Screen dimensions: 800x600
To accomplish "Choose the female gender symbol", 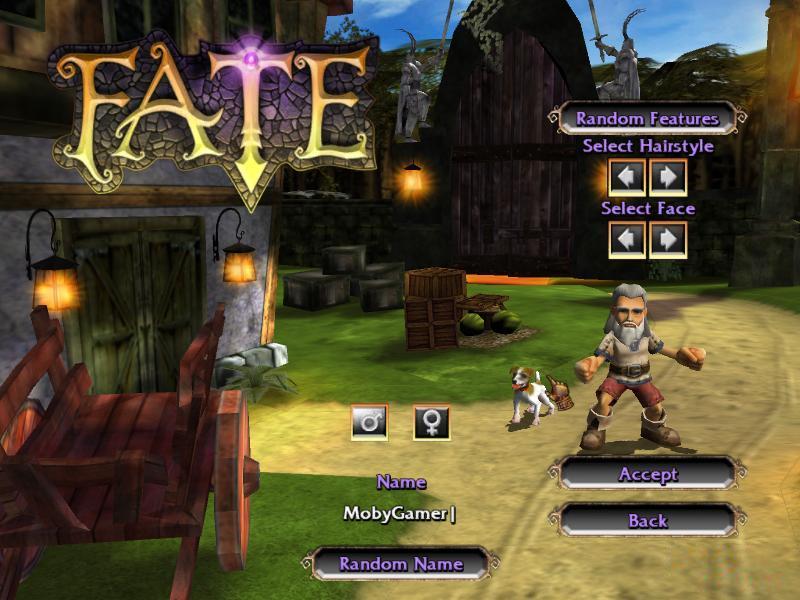I will pyautogui.click(x=432, y=422).
